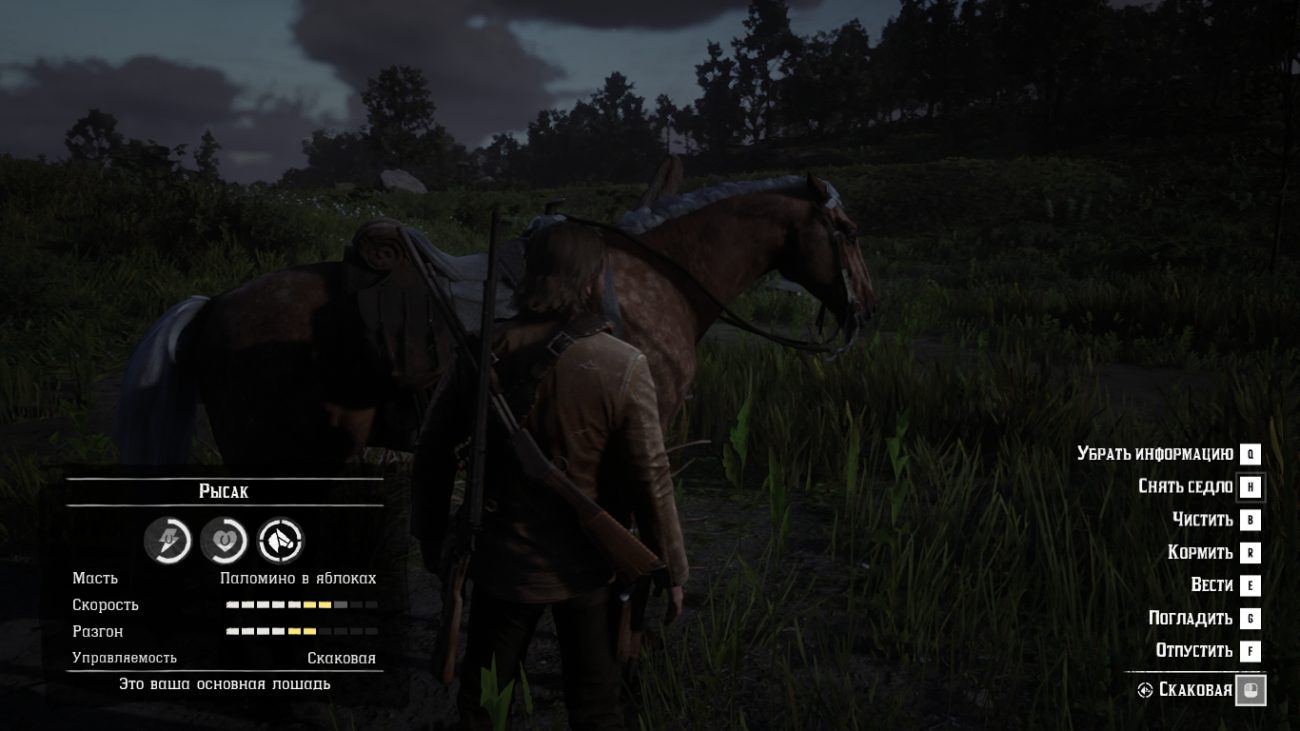Click the F key icon beside Отпустить
The height and width of the screenshot is (731, 1300).
(1252, 649)
